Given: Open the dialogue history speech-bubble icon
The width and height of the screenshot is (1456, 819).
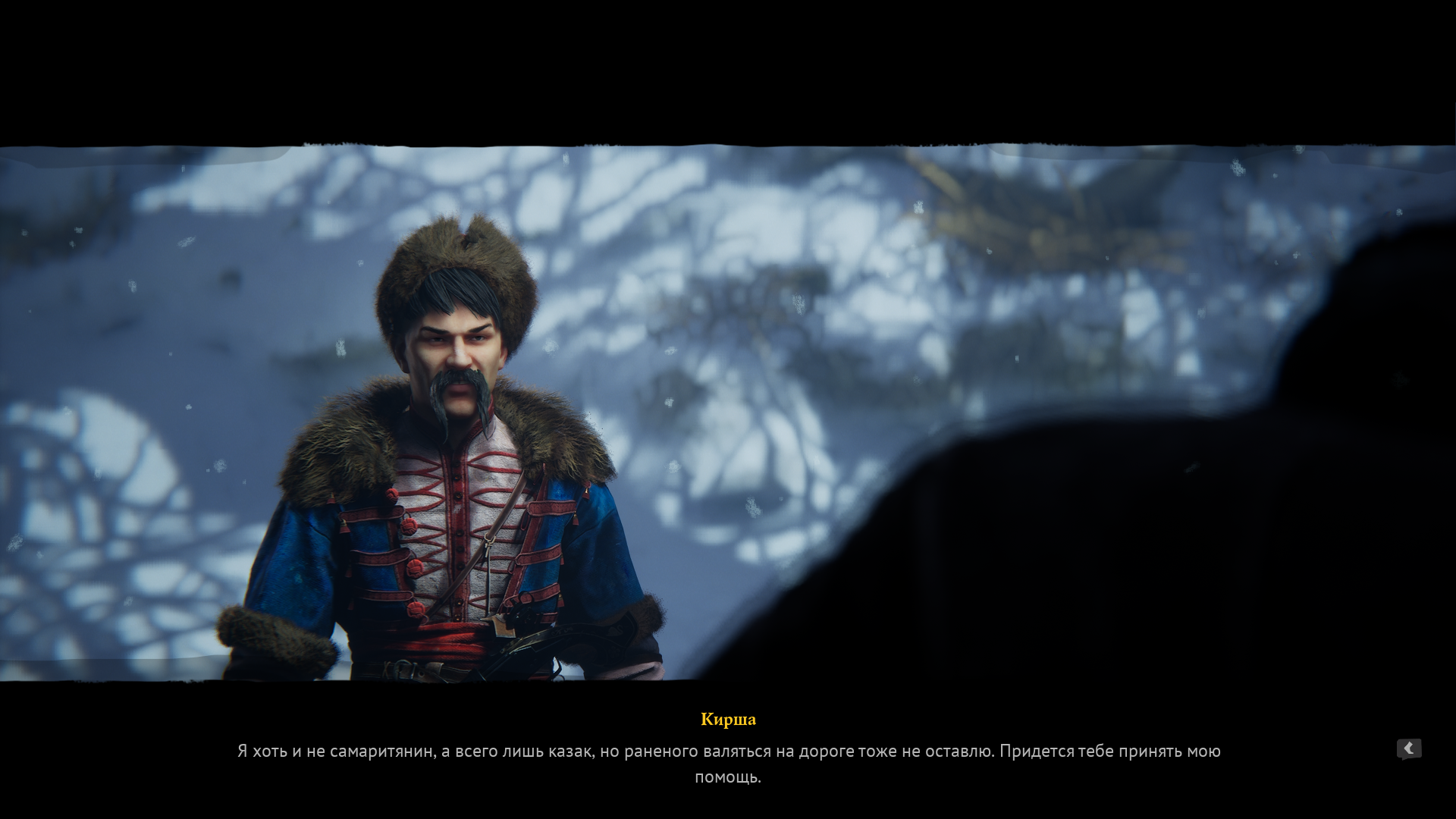Looking at the screenshot, I should click(1408, 749).
